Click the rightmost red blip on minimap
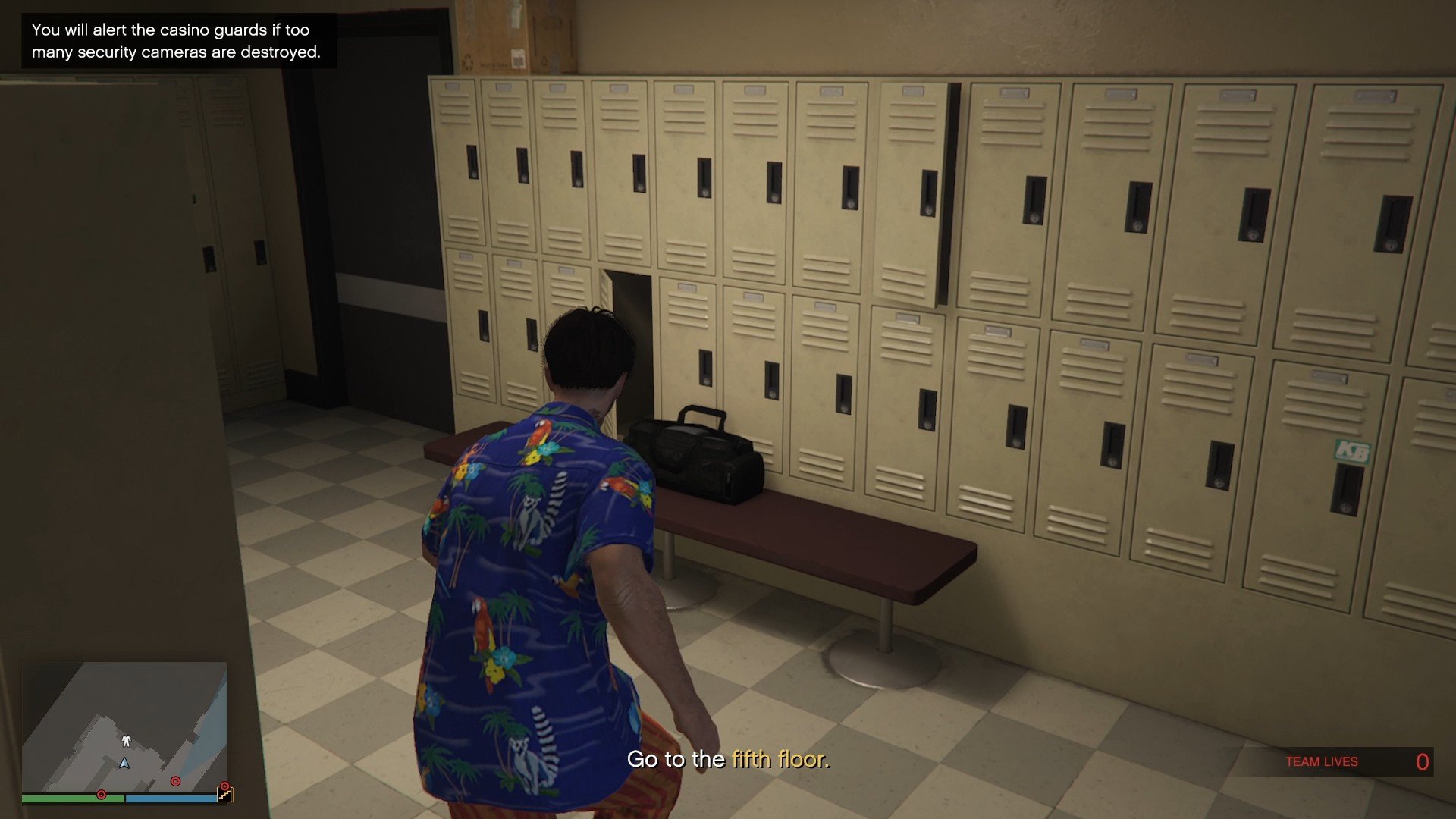 tap(224, 786)
